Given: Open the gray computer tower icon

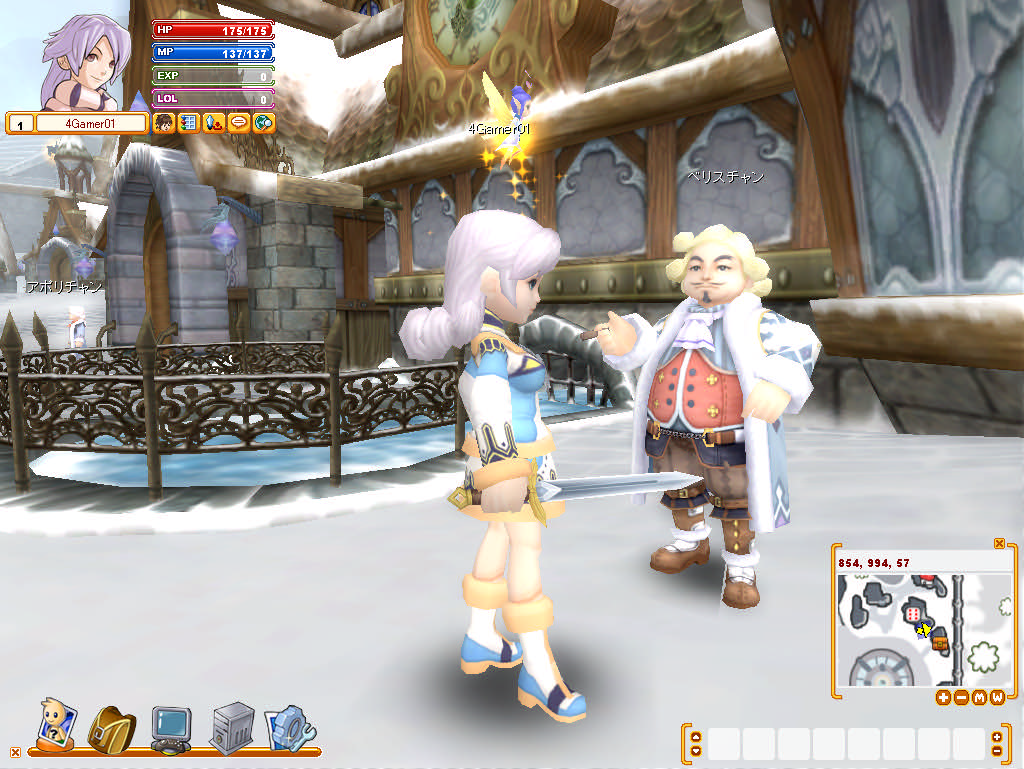Looking at the screenshot, I should pos(231,728).
